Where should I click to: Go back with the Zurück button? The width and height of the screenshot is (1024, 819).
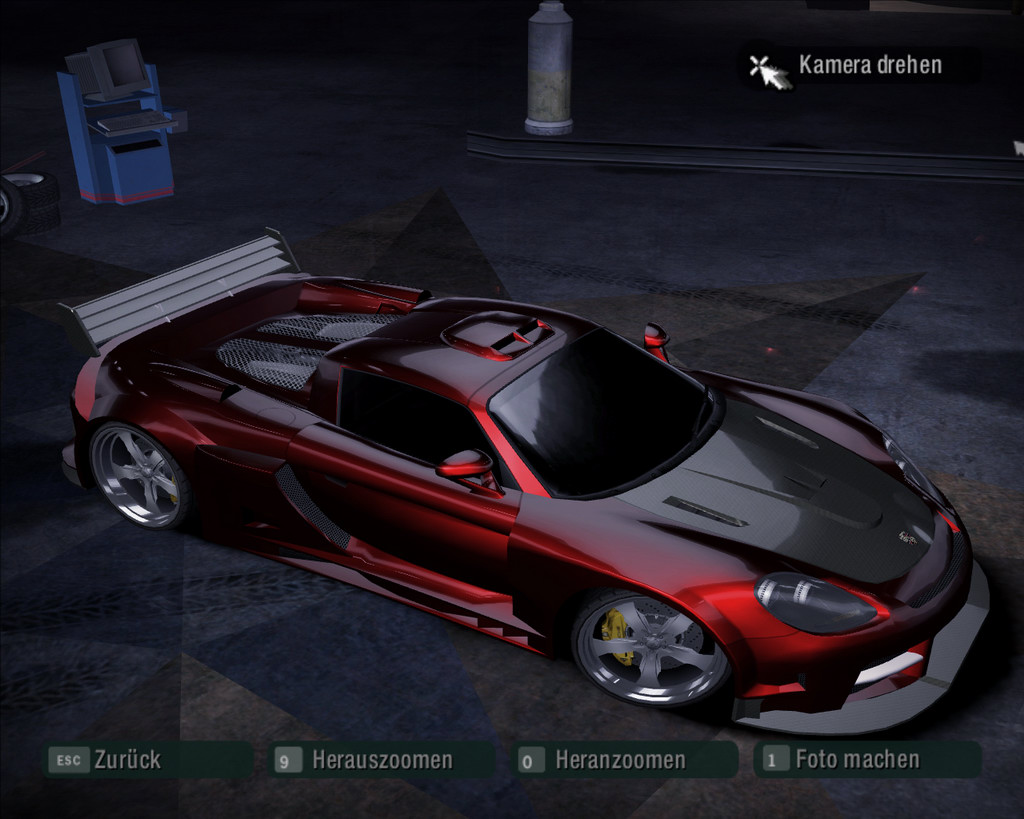[x=127, y=760]
